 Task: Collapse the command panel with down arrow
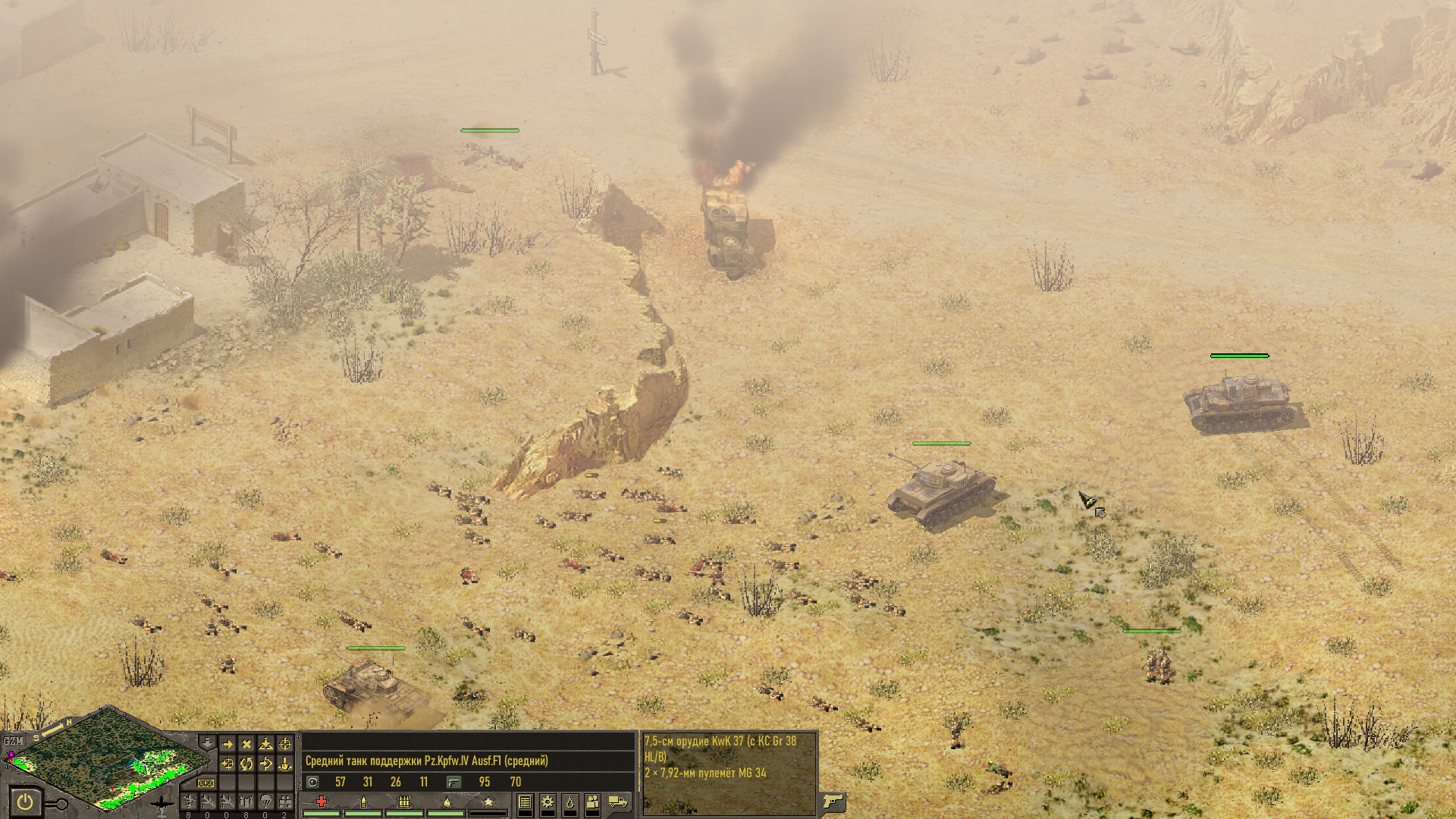pyautogui.click(x=206, y=741)
